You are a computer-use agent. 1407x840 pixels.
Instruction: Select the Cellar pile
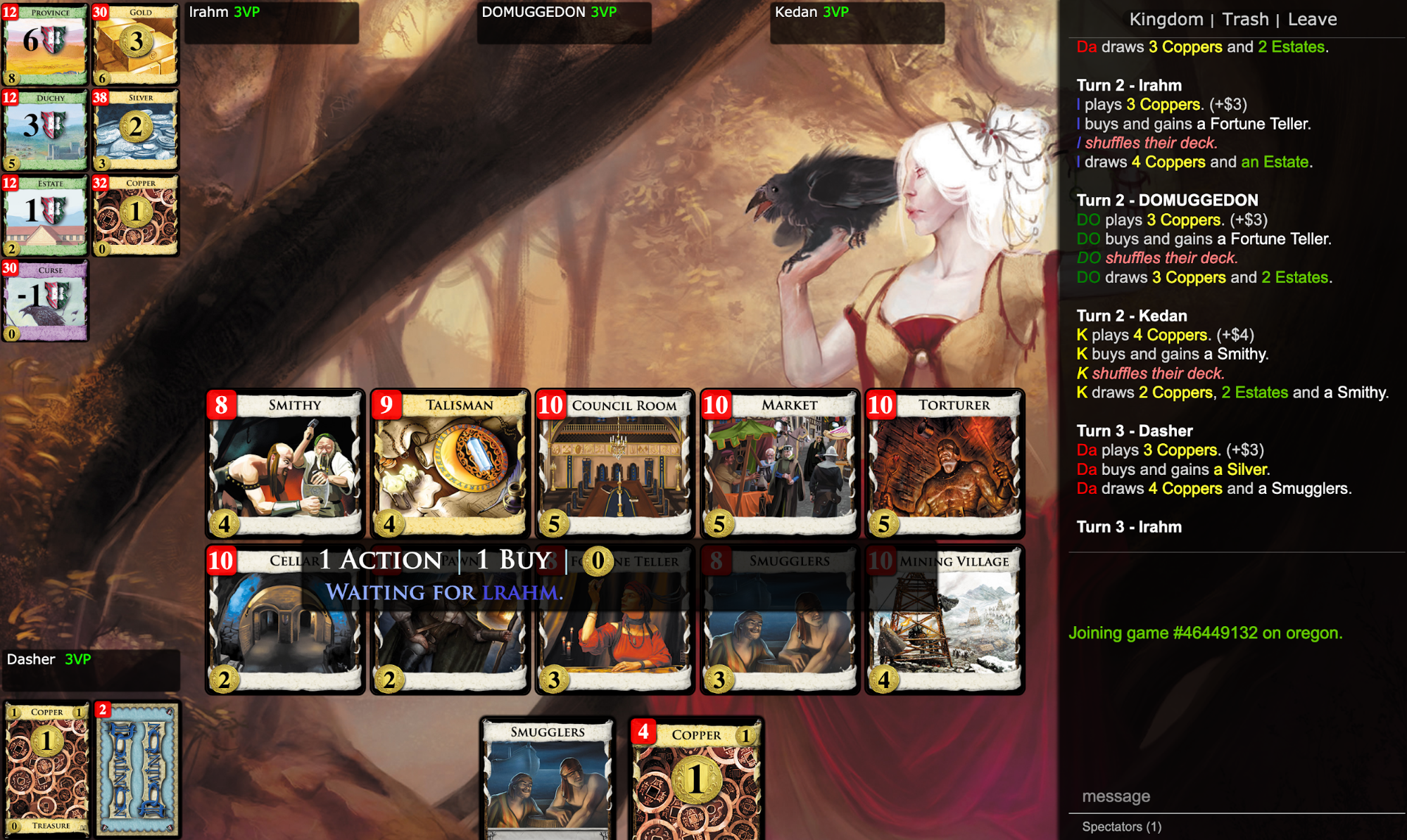[x=284, y=619]
